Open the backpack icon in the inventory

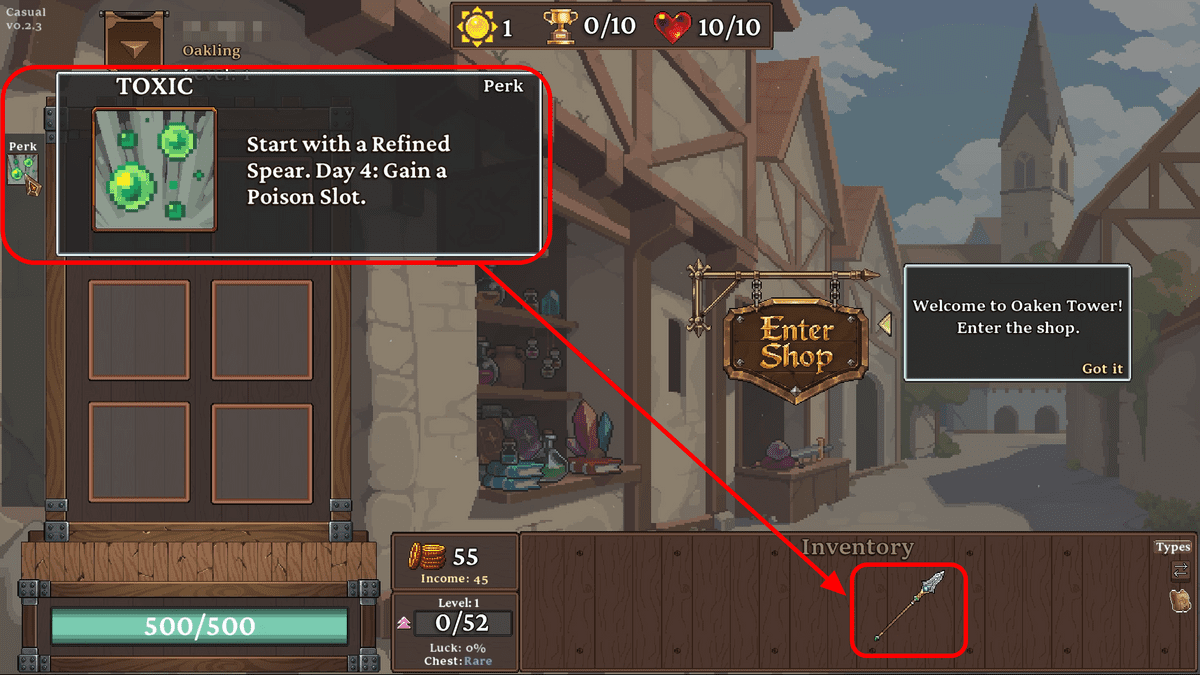[1180, 600]
